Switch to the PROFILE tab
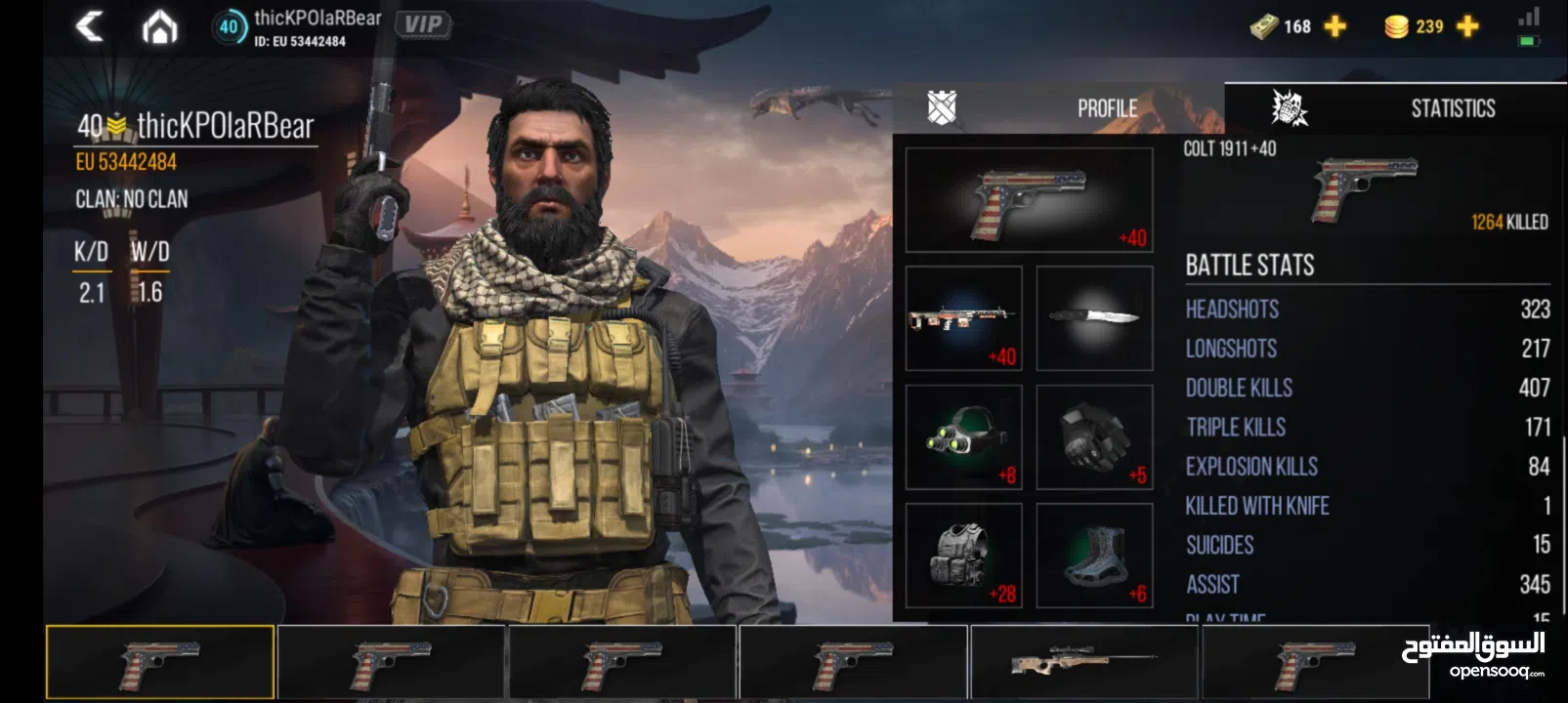This screenshot has height=703, width=1568. 1107,107
